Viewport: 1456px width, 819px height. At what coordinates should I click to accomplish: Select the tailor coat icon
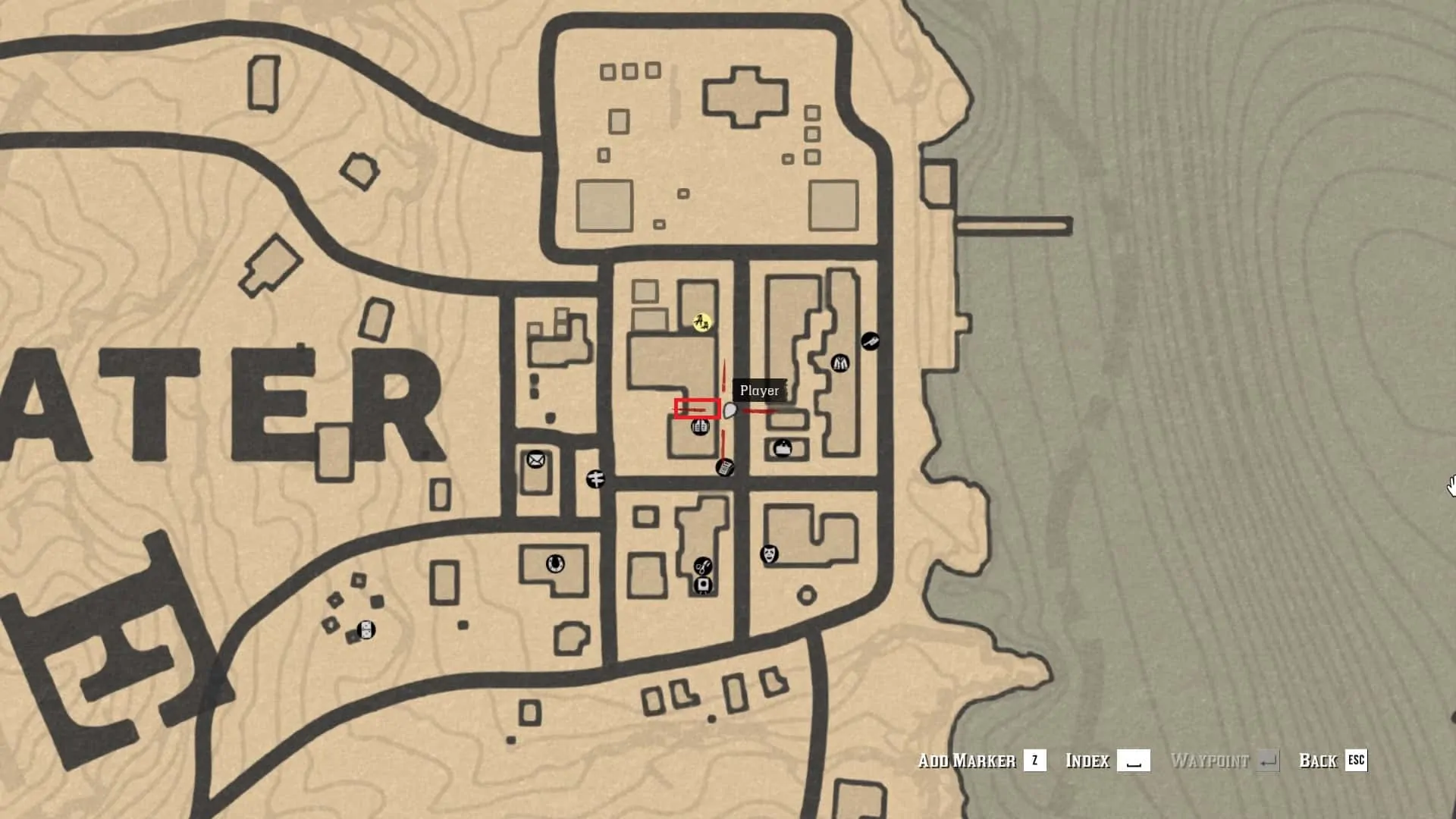[x=839, y=363]
